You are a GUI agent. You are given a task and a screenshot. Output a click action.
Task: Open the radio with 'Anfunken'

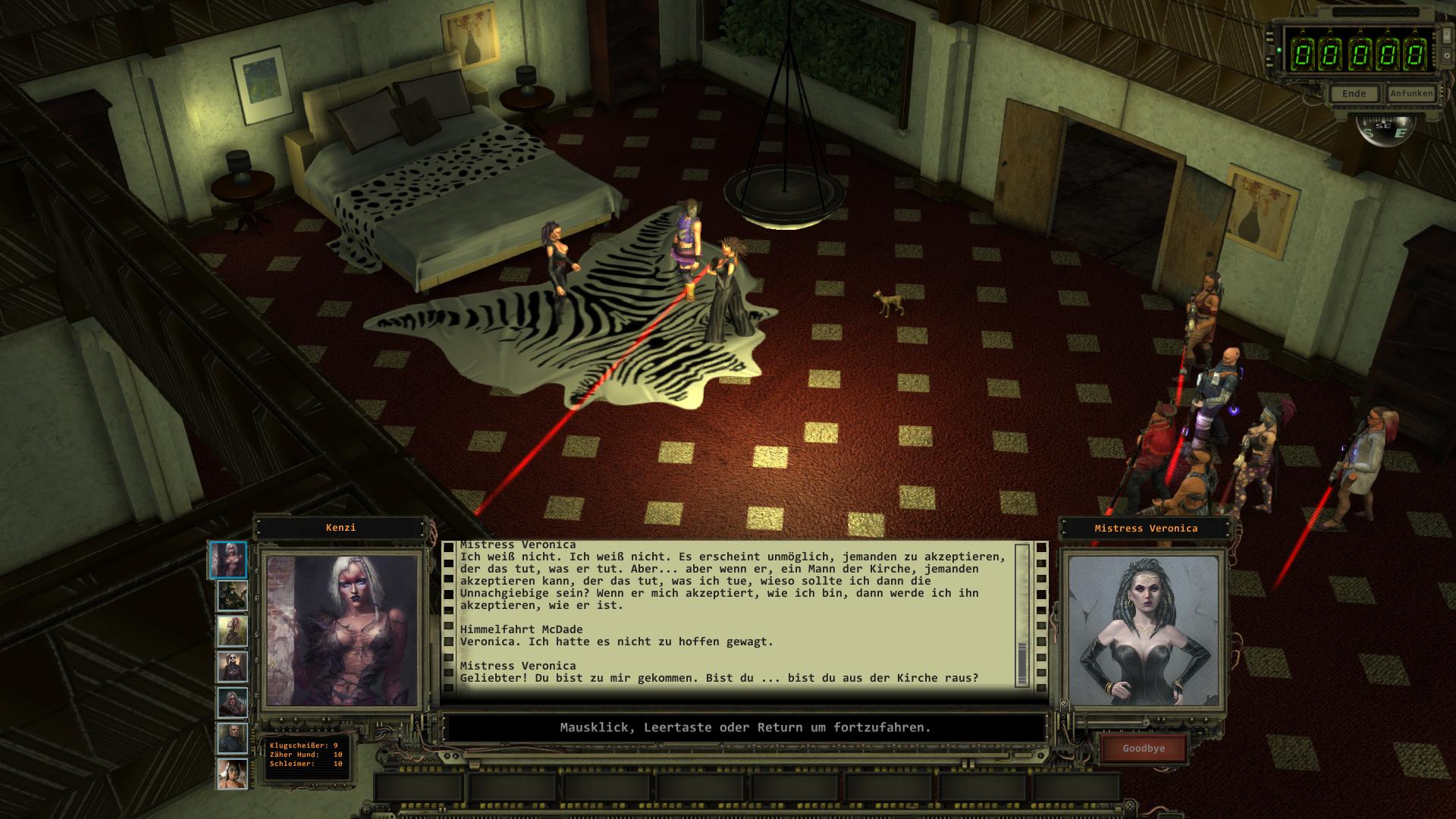click(x=1411, y=94)
